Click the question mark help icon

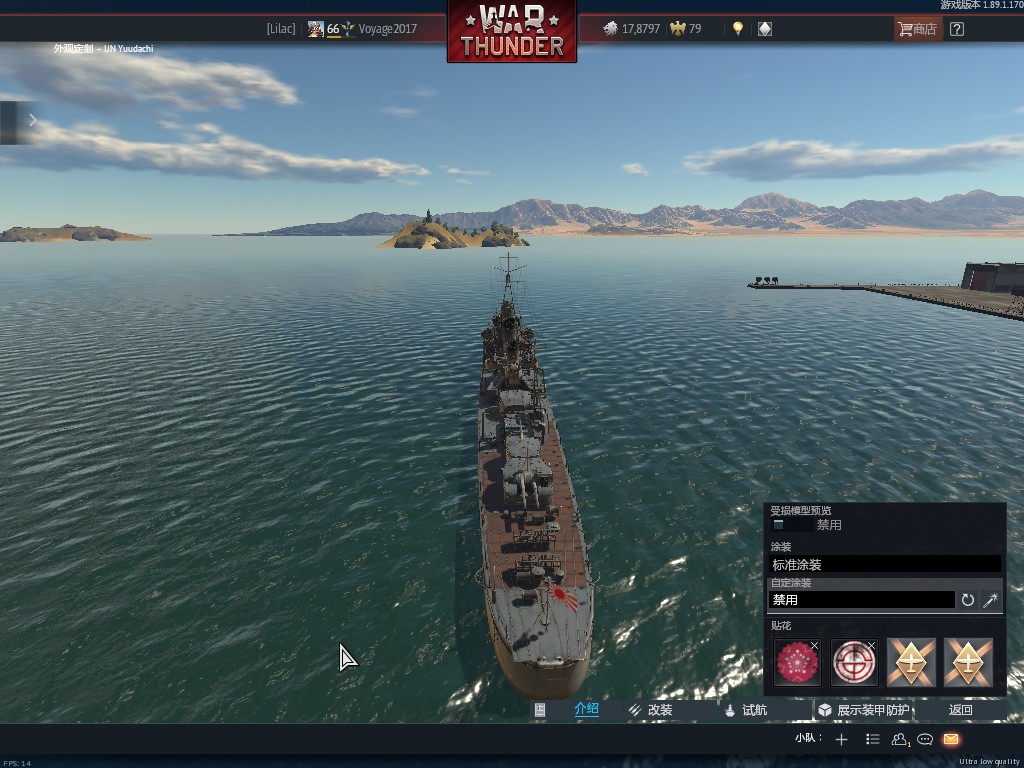tap(957, 29)
